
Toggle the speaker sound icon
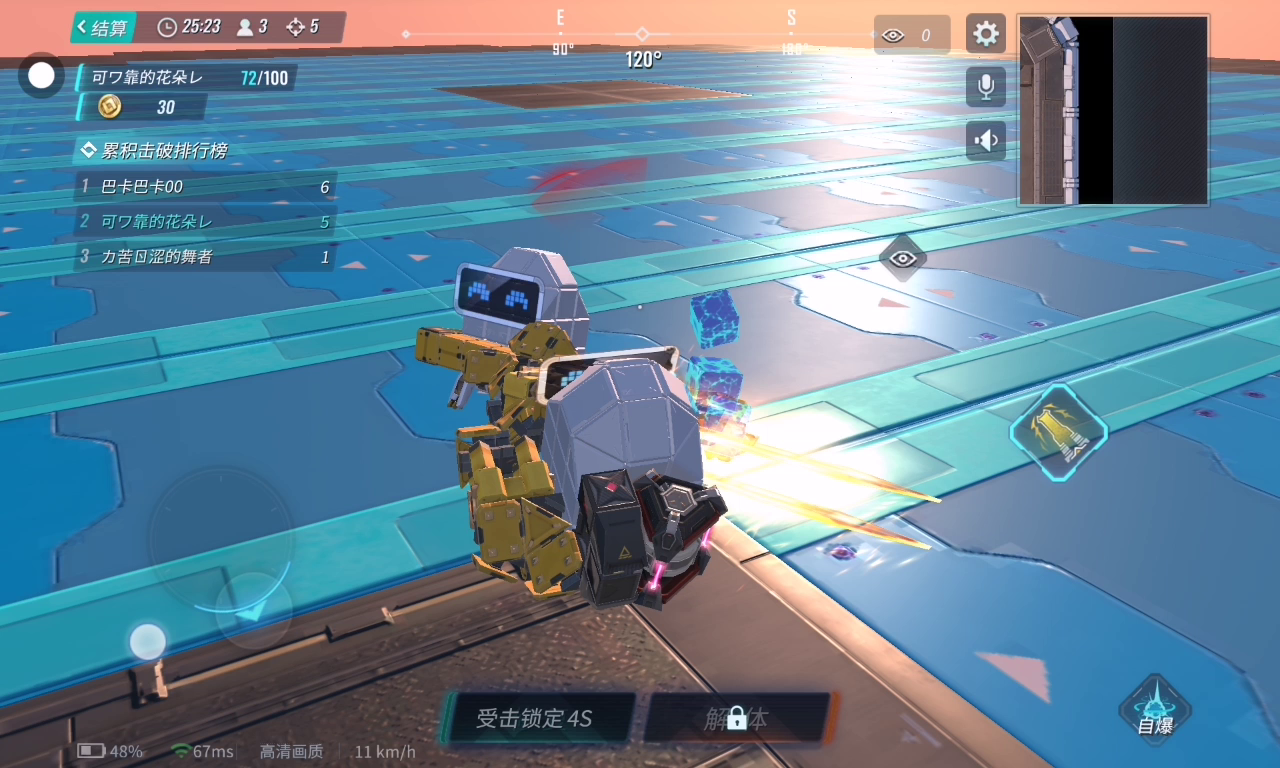(x=986, y=141)
